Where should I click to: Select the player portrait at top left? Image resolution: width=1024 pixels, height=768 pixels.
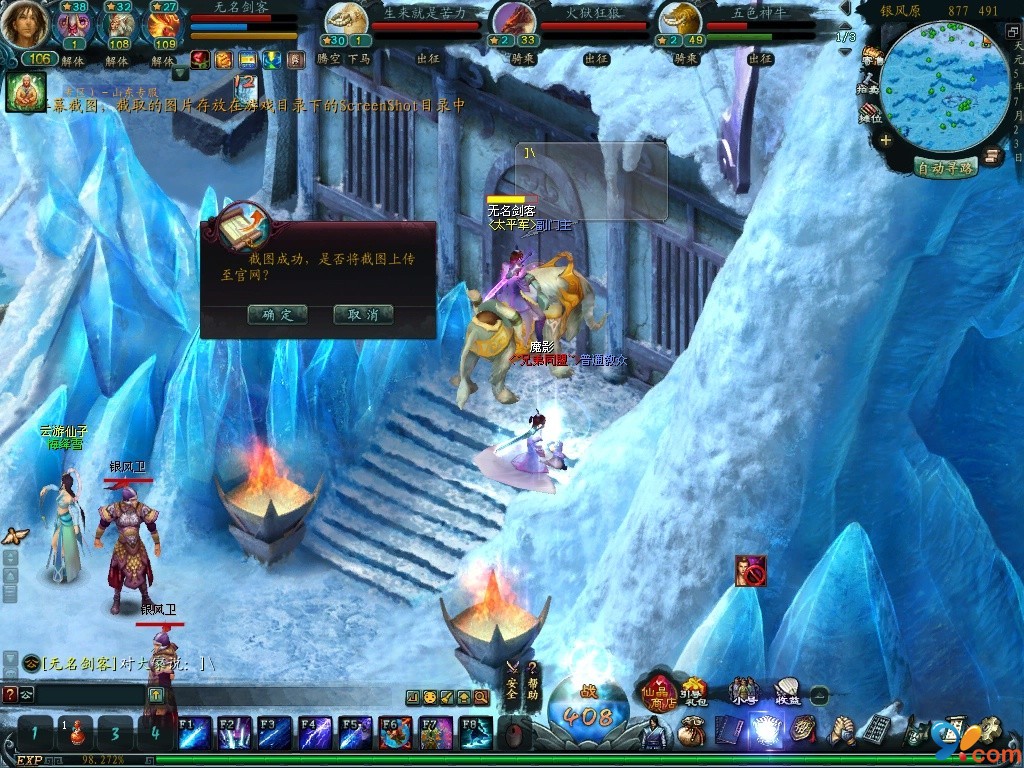25,25
